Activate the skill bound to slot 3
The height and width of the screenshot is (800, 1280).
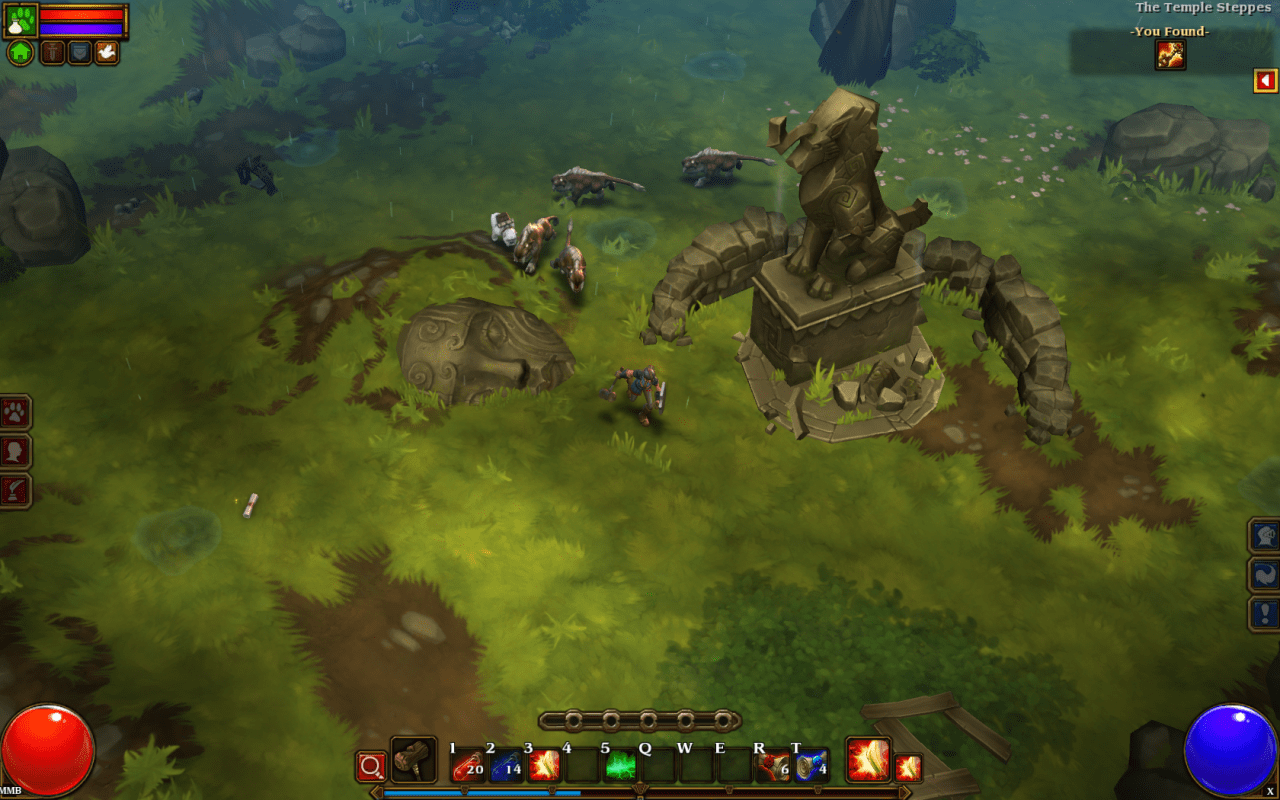[x=543, y=767]
